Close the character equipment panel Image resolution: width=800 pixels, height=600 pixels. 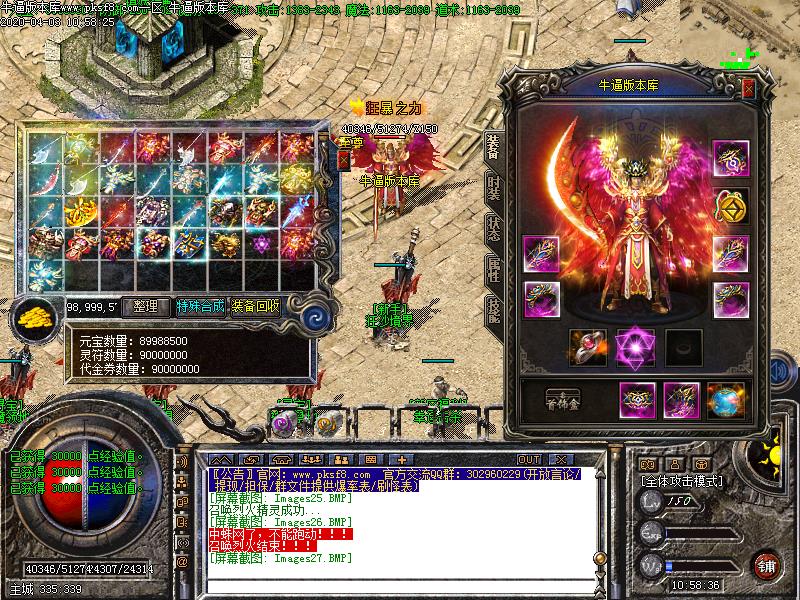coord(749,89)
